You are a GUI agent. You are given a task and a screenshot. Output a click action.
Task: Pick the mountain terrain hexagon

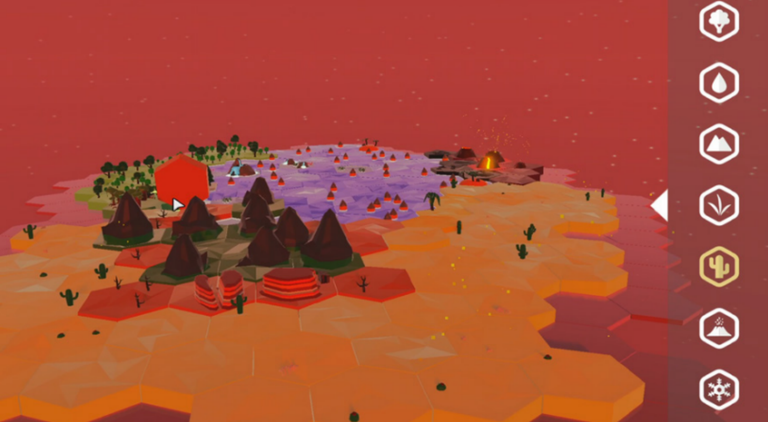pos(718,144)
